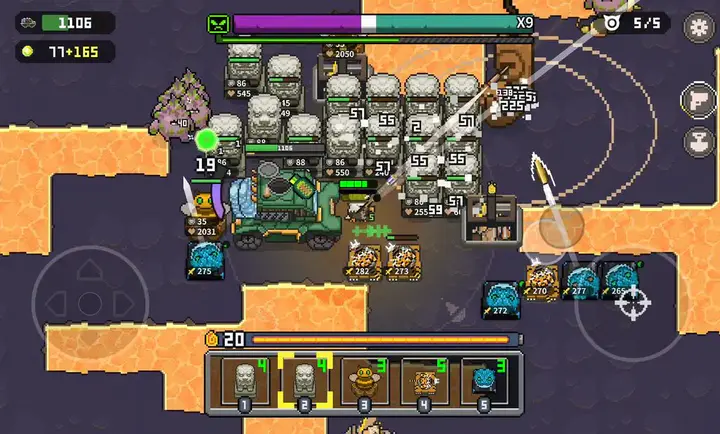
Task: Choose the bee unit card
Action: 362,383
